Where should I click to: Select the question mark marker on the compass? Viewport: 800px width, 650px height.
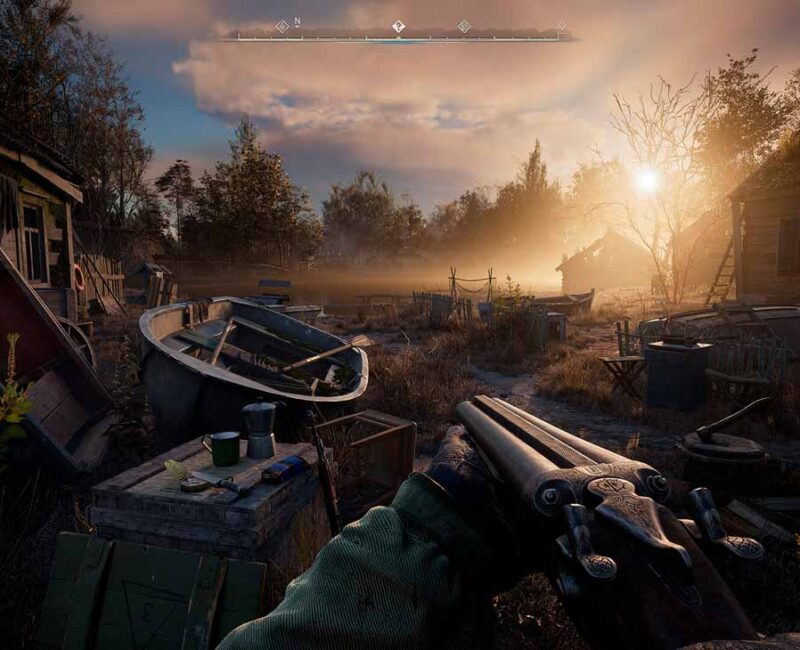pyautogui.click(x=398, y=26)
